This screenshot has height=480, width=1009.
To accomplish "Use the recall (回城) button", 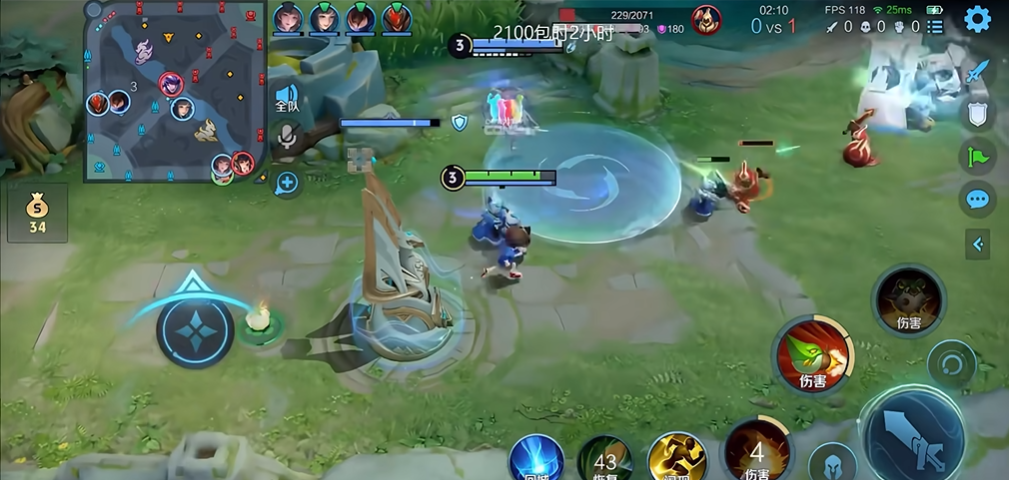I will coord(536,462).
